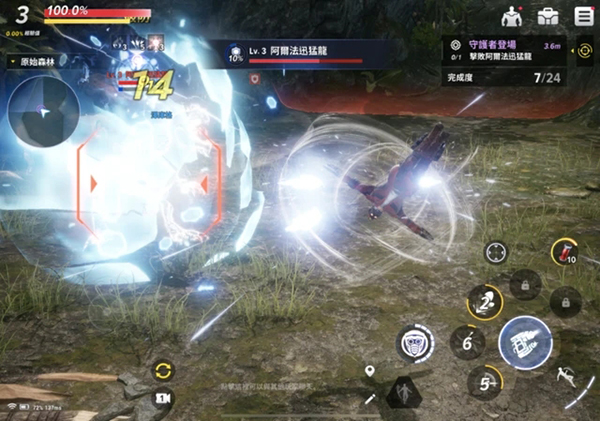Image resolution: width=600 pixels, height=421 pixels.
Task: Open the circular minimap
Action: pos(44,113)
